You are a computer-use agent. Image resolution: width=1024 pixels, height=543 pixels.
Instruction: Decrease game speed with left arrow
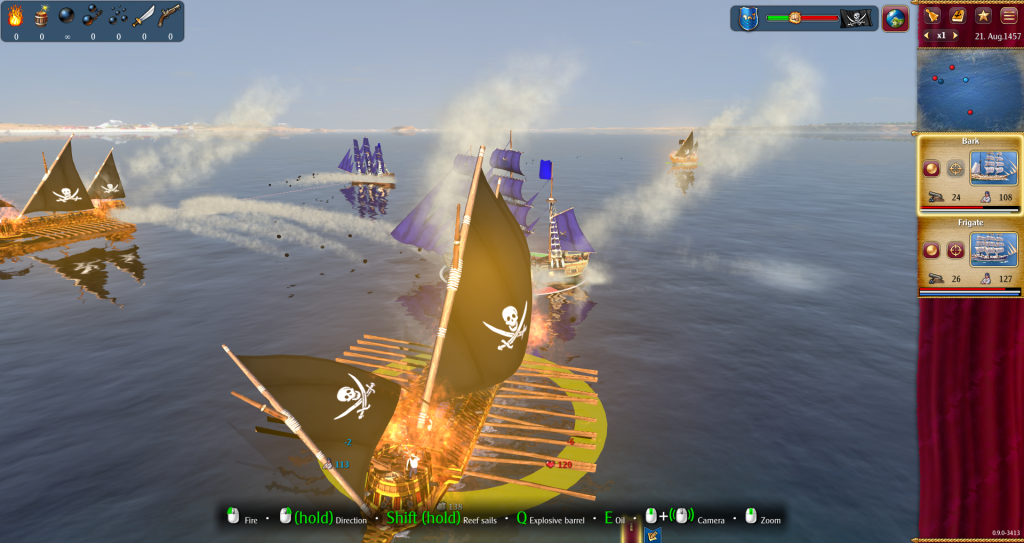(926, 35)
